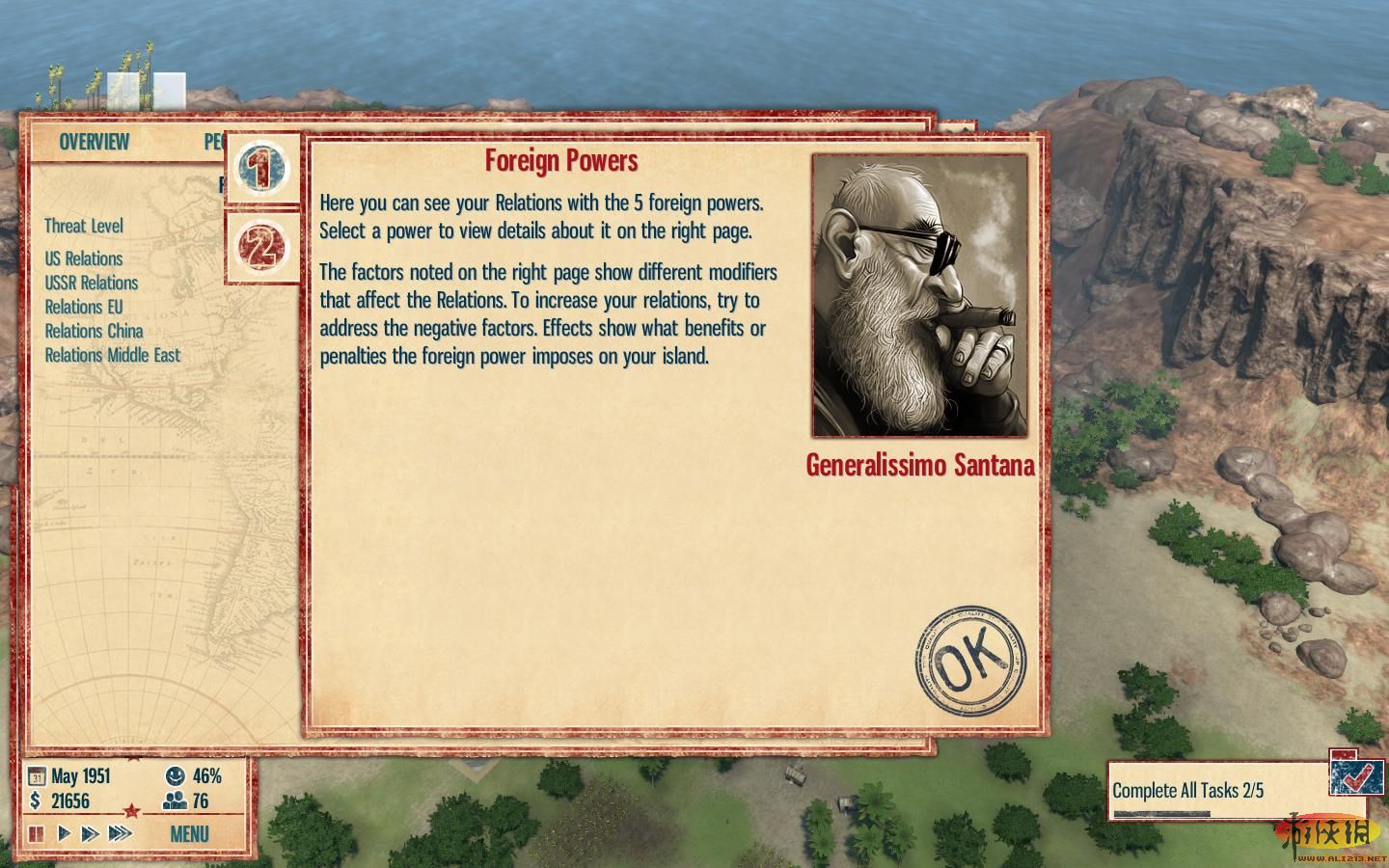
Task: Click the smiley happiness icon
Action: tap(175, 775)
